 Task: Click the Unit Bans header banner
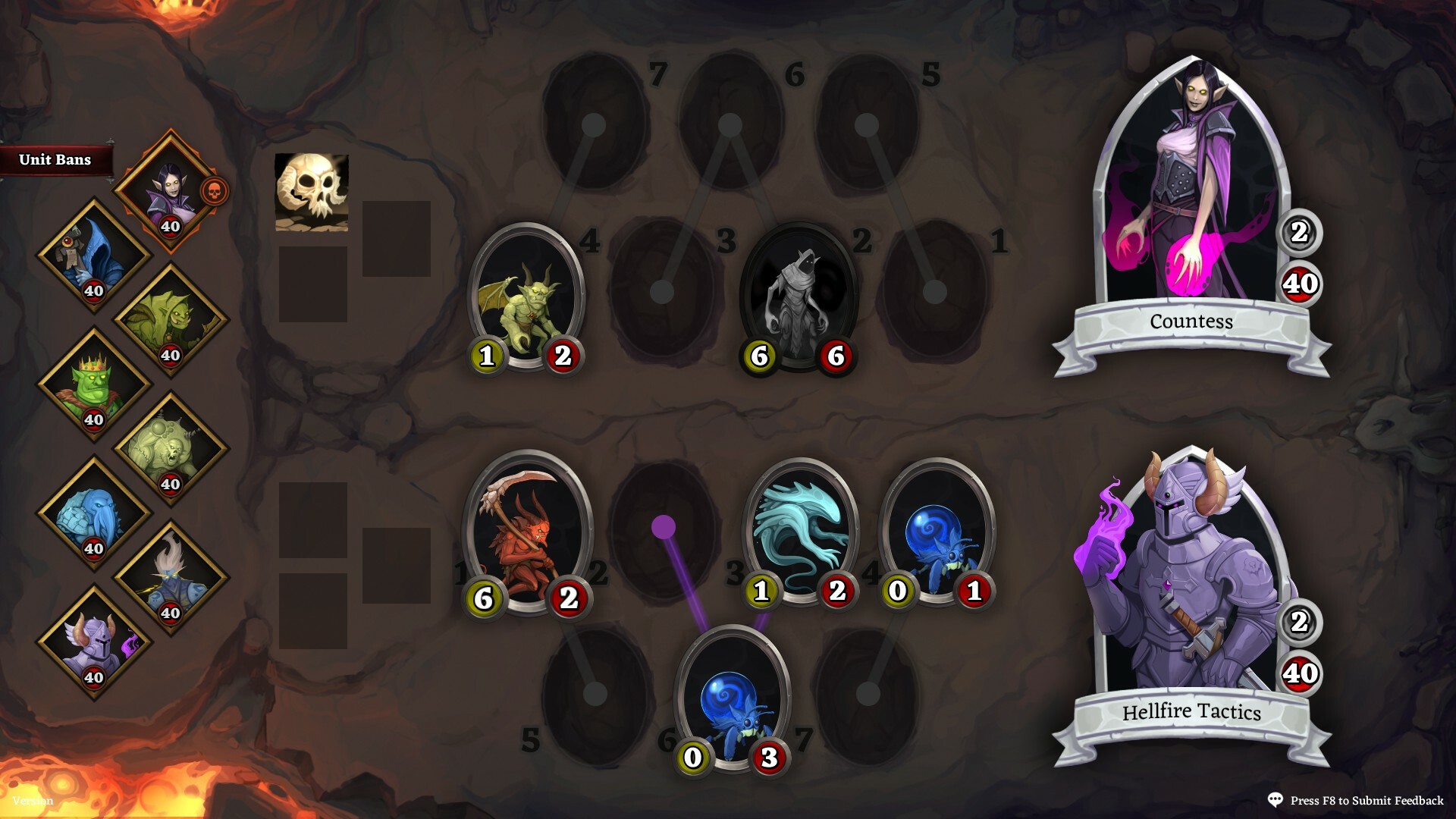coord(55,160)
